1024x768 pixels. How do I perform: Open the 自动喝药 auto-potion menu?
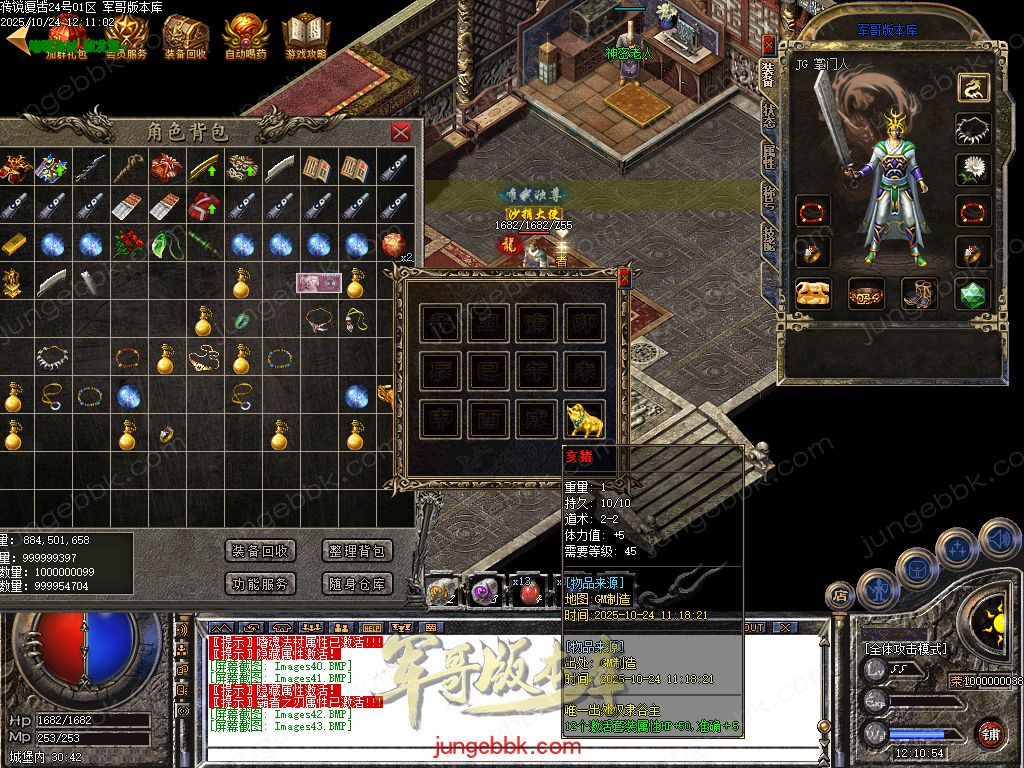(245, 37)
